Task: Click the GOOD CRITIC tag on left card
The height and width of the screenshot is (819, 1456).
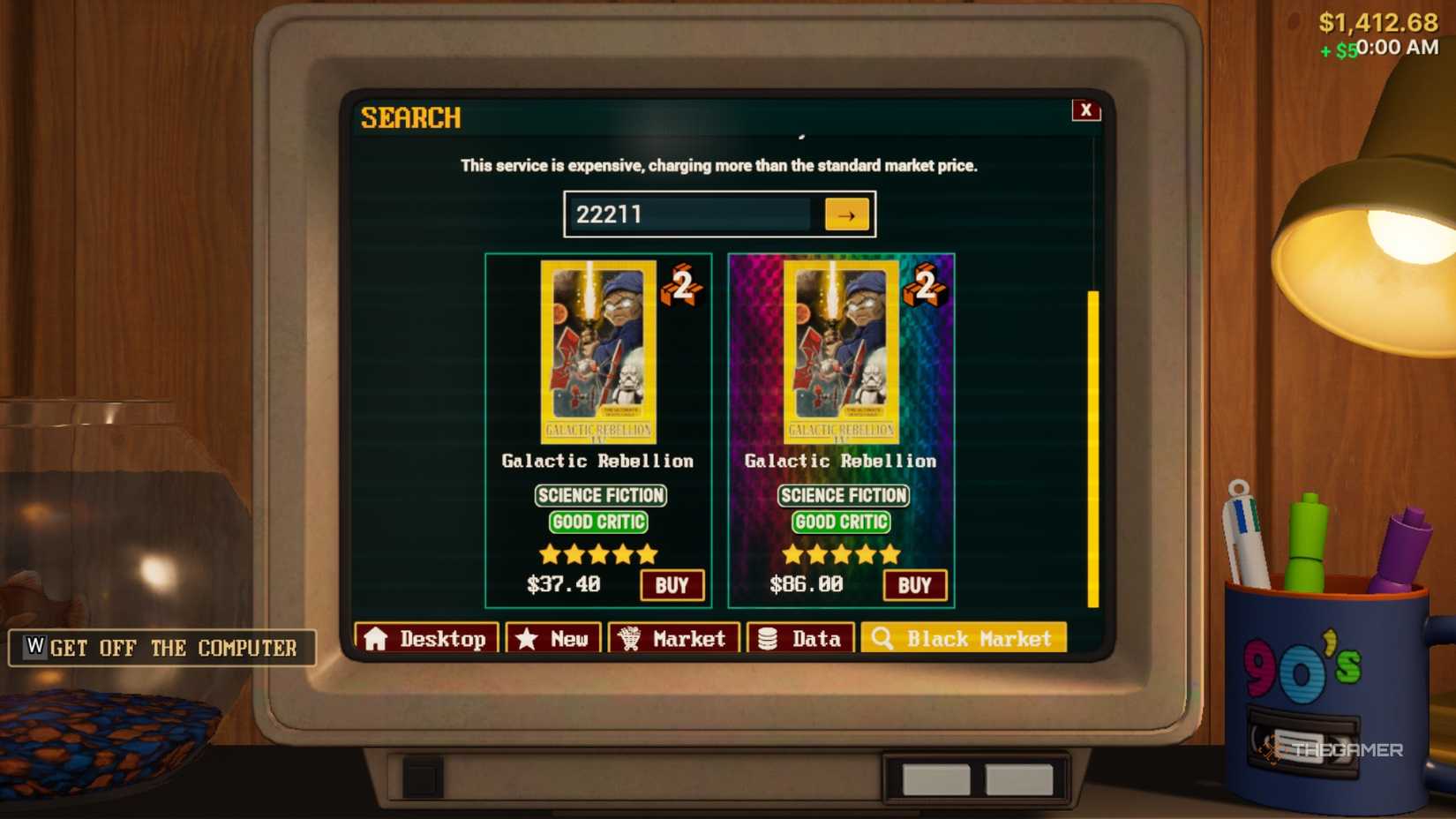Action: [598, 522]
